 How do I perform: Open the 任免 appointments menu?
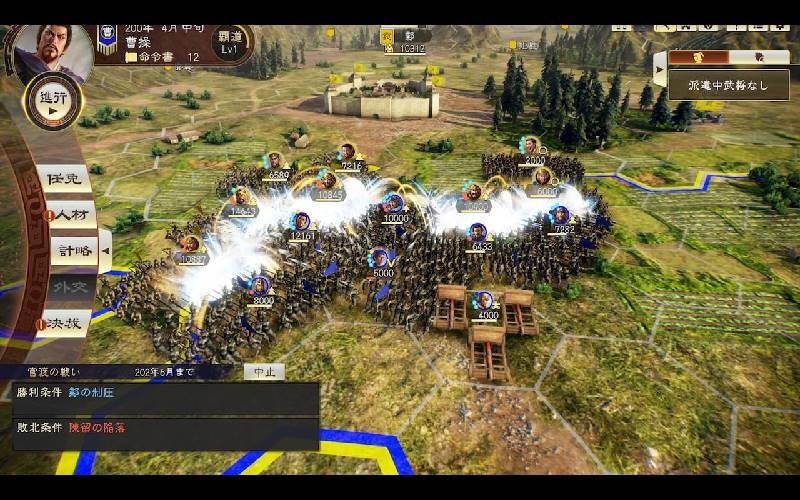tap(67, 178)
